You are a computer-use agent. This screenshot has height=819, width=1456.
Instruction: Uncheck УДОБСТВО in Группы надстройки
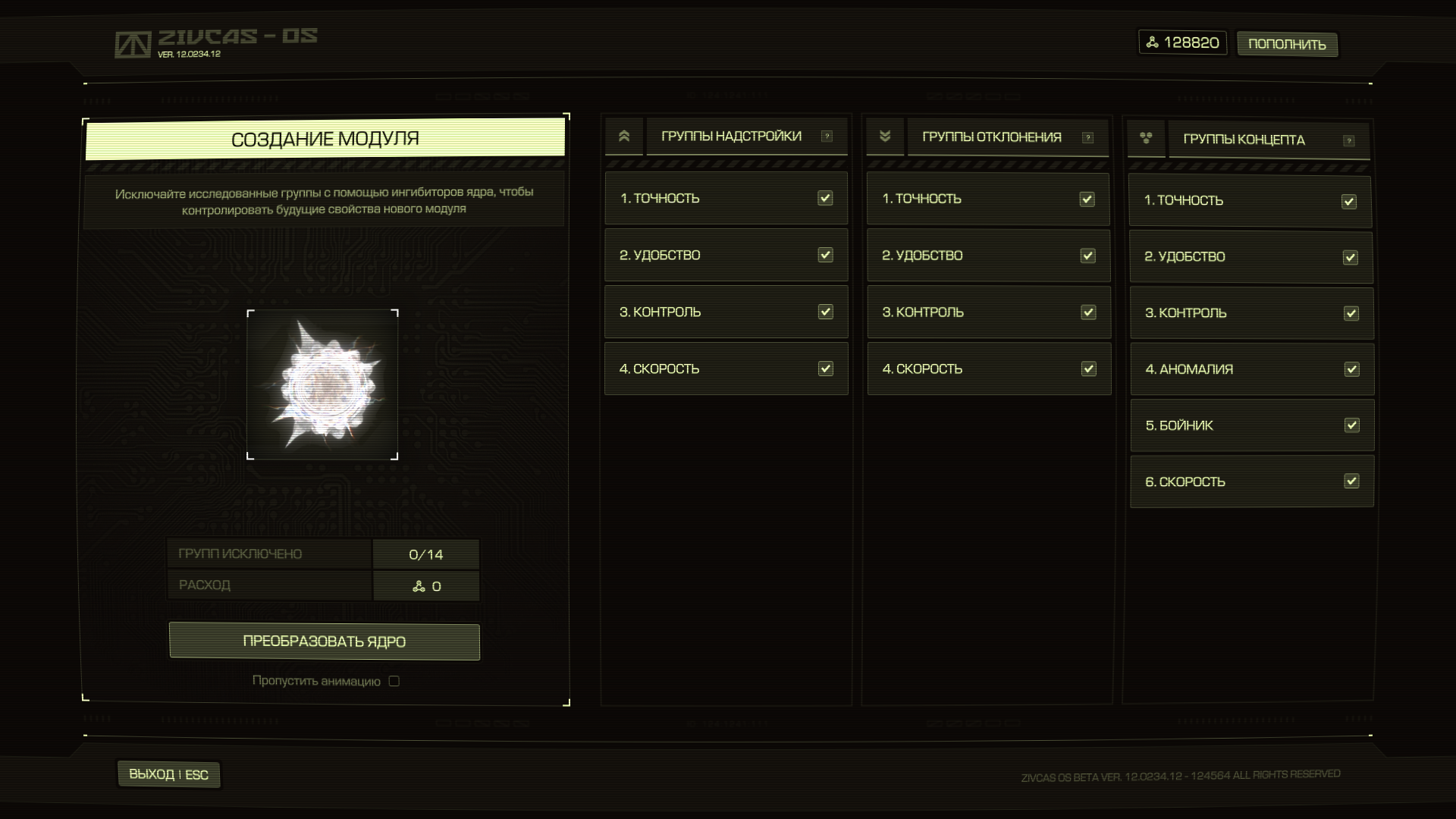pos(825,255)
